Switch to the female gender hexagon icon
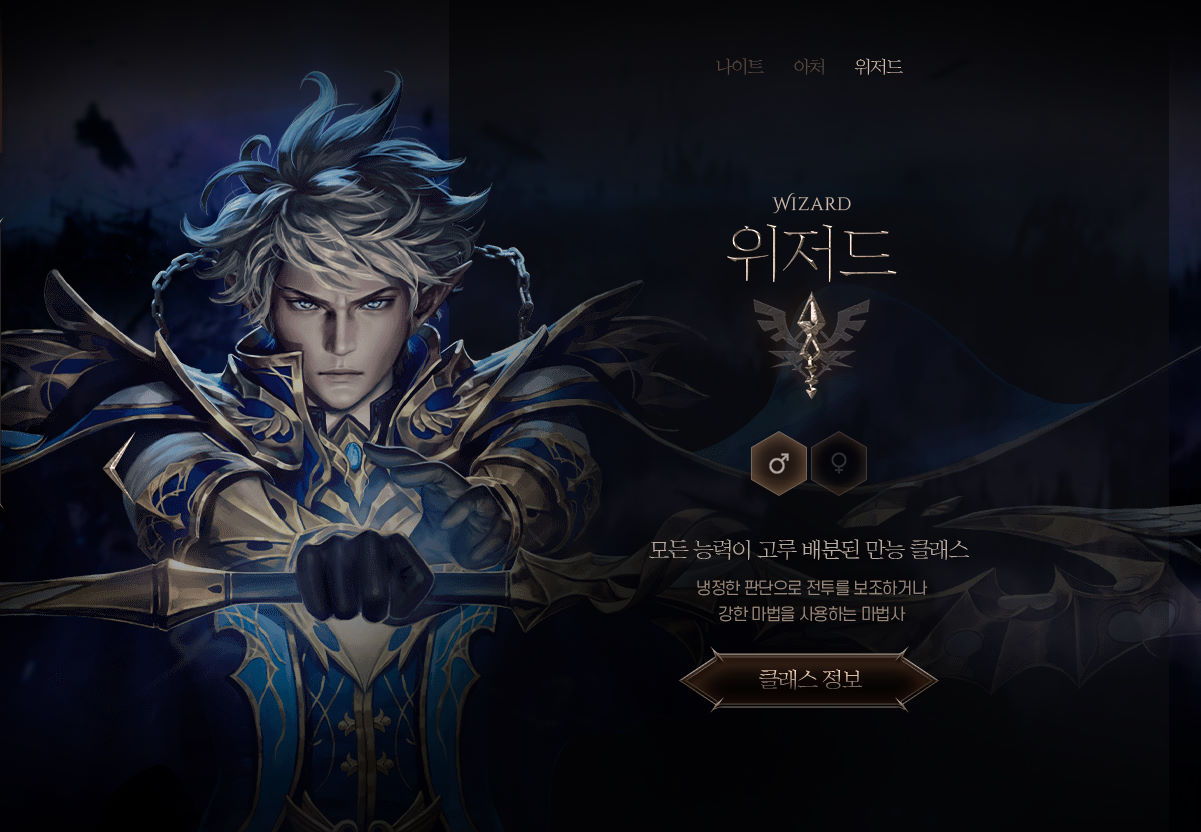1201x832 pixels. point(838,463)
